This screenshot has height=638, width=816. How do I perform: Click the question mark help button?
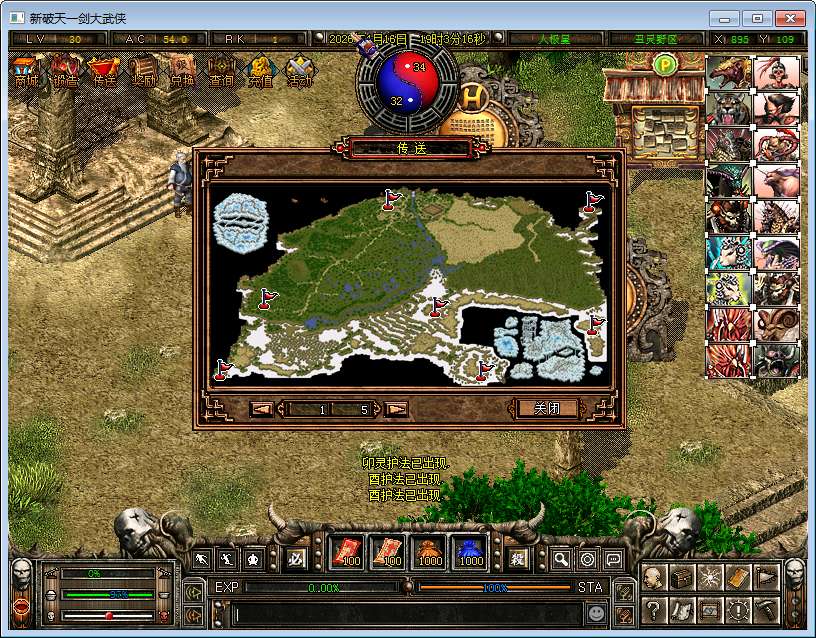[x=654, y=609]
